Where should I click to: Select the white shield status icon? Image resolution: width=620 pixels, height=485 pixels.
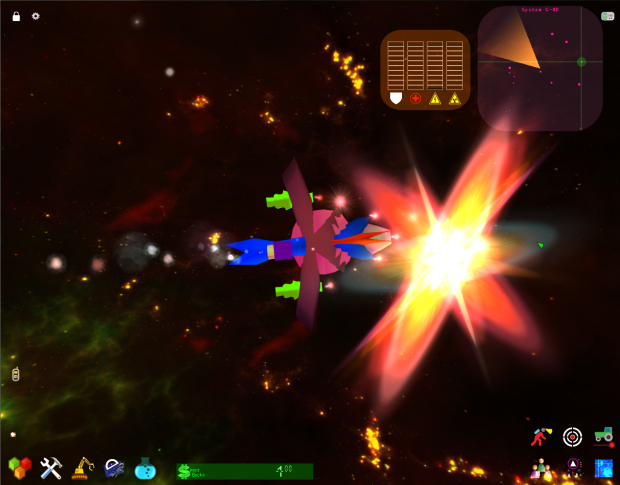395,98
